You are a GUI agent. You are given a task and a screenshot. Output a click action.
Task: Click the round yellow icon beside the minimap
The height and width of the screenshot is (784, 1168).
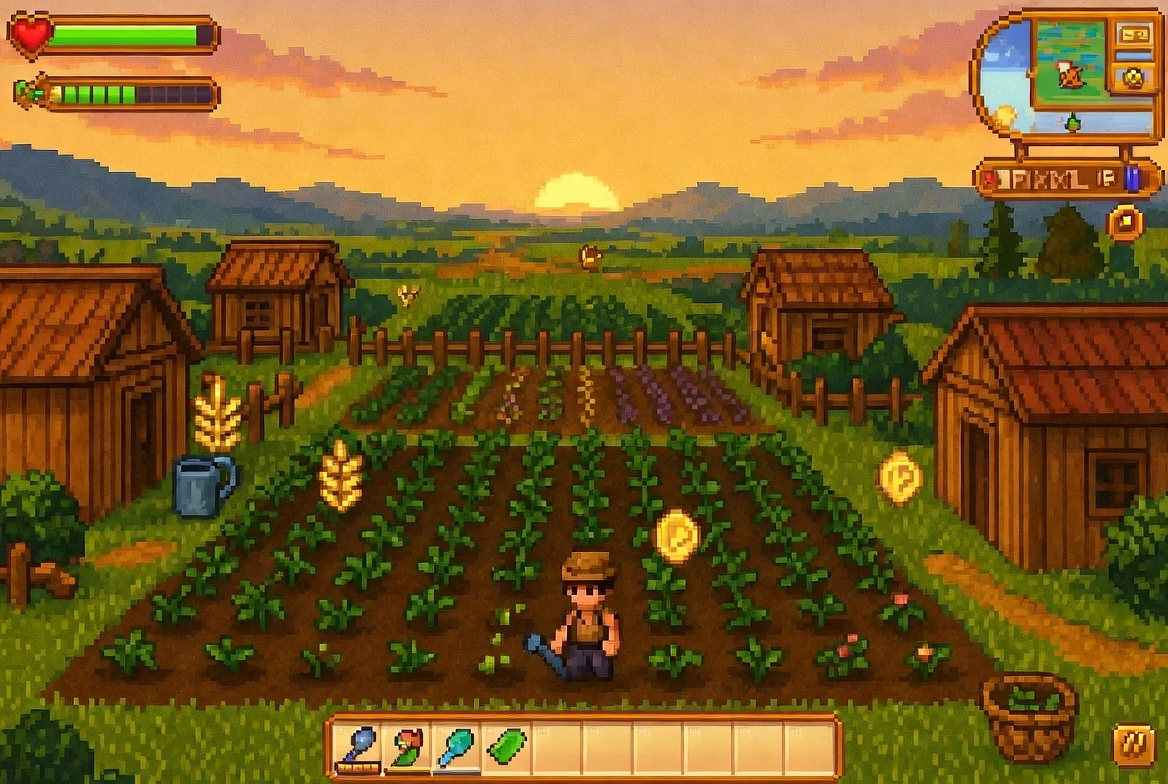click(1134, 77)
